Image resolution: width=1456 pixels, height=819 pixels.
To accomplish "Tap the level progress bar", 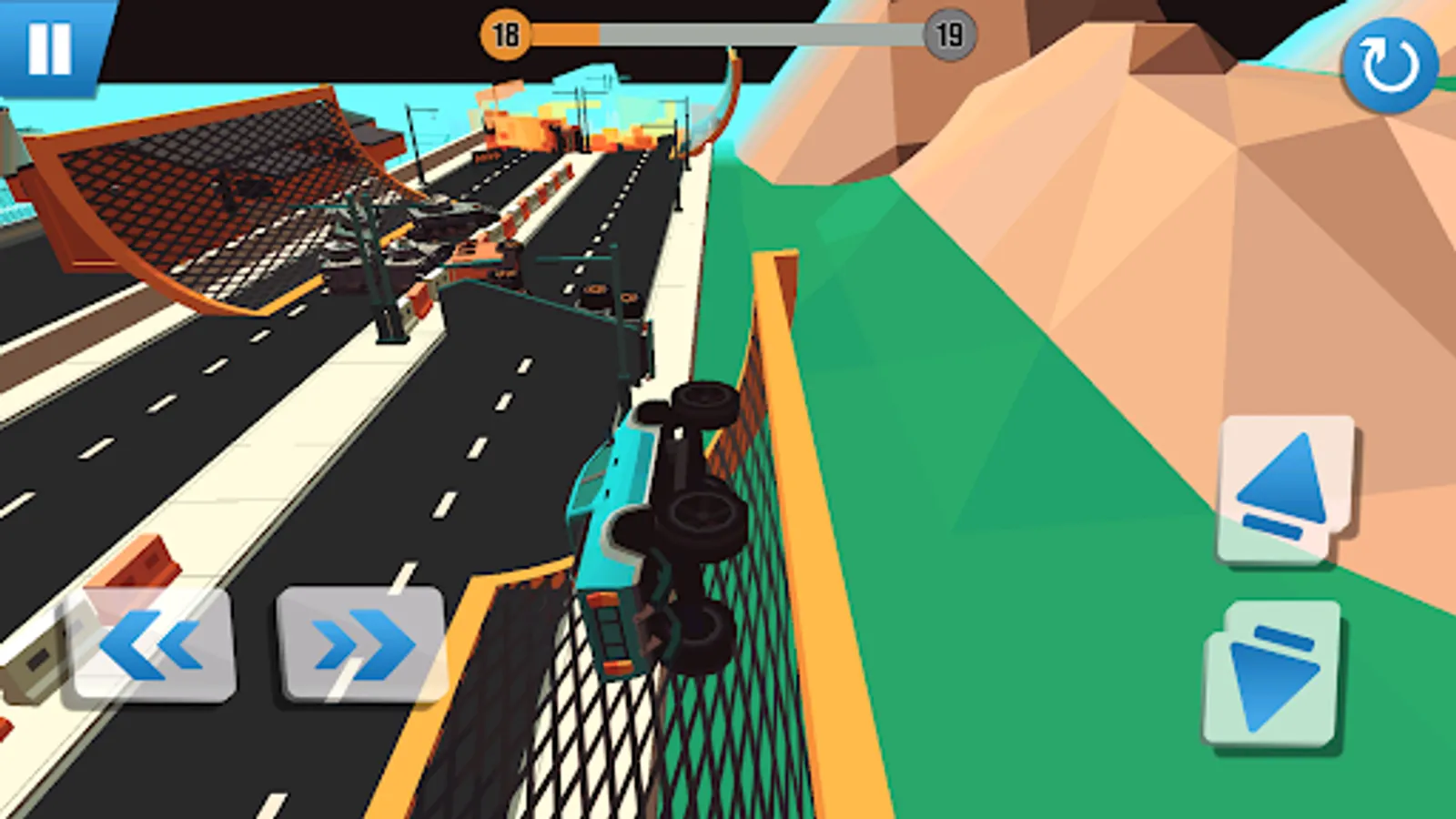I will [x=728, y=33].
